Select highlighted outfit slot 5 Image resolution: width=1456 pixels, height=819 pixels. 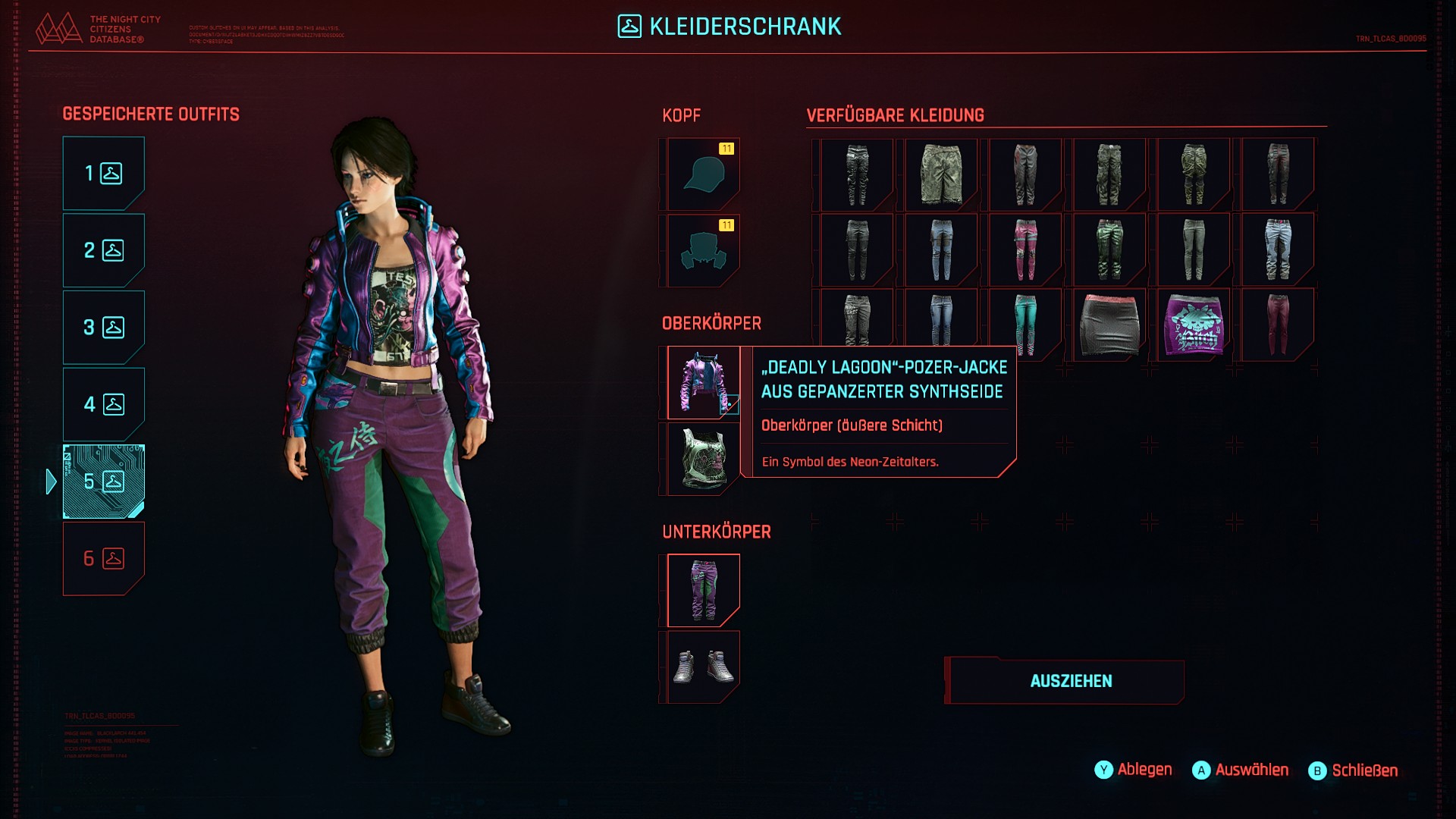[x=103, y=482]
